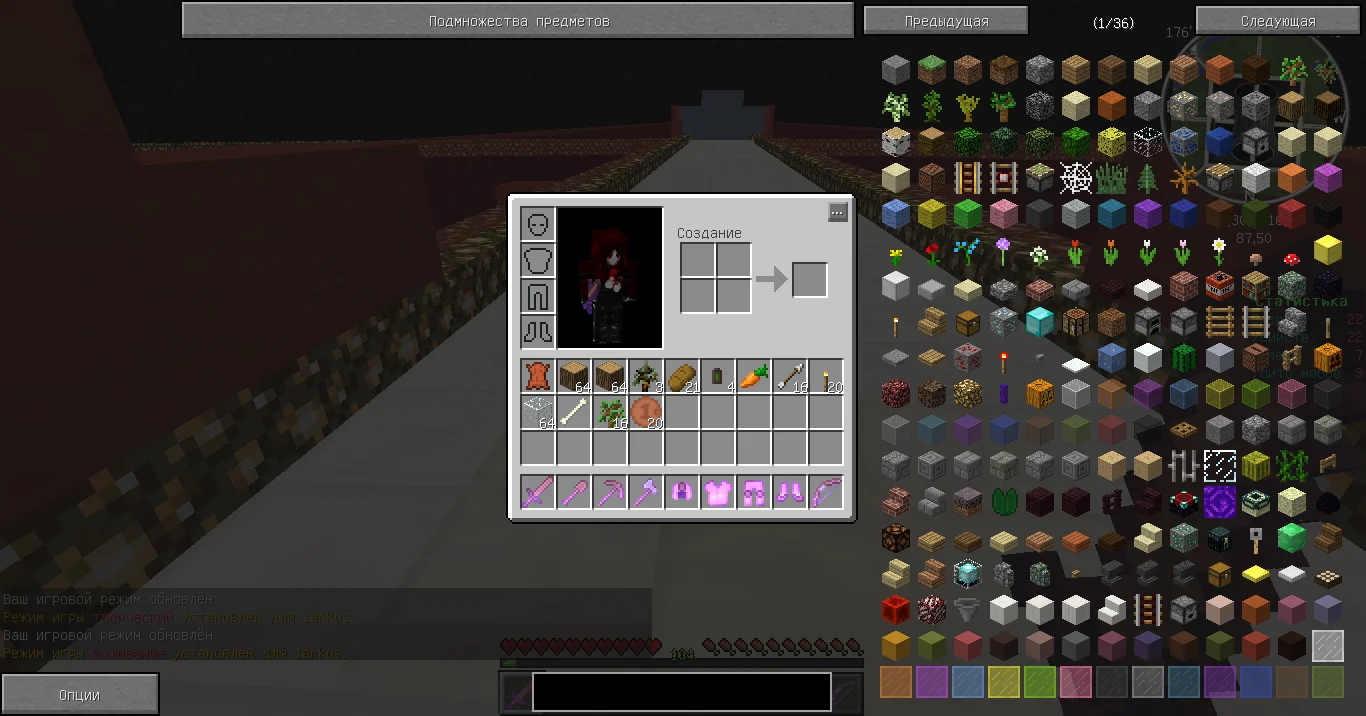Select the leather item slot
This screenshot has width=1366, height=716.
(x=538, y=377)
